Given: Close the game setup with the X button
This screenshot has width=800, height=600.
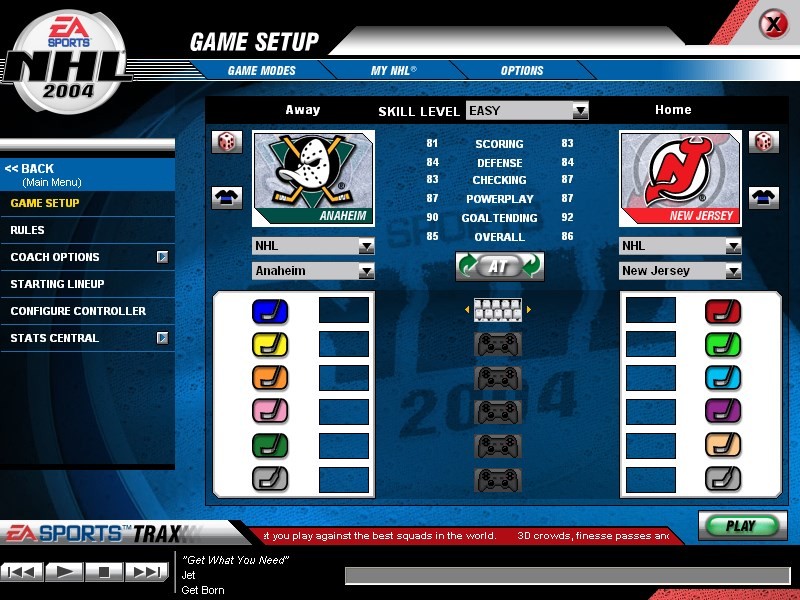Looking at the screenshot, I should click(x=773, y=24).
